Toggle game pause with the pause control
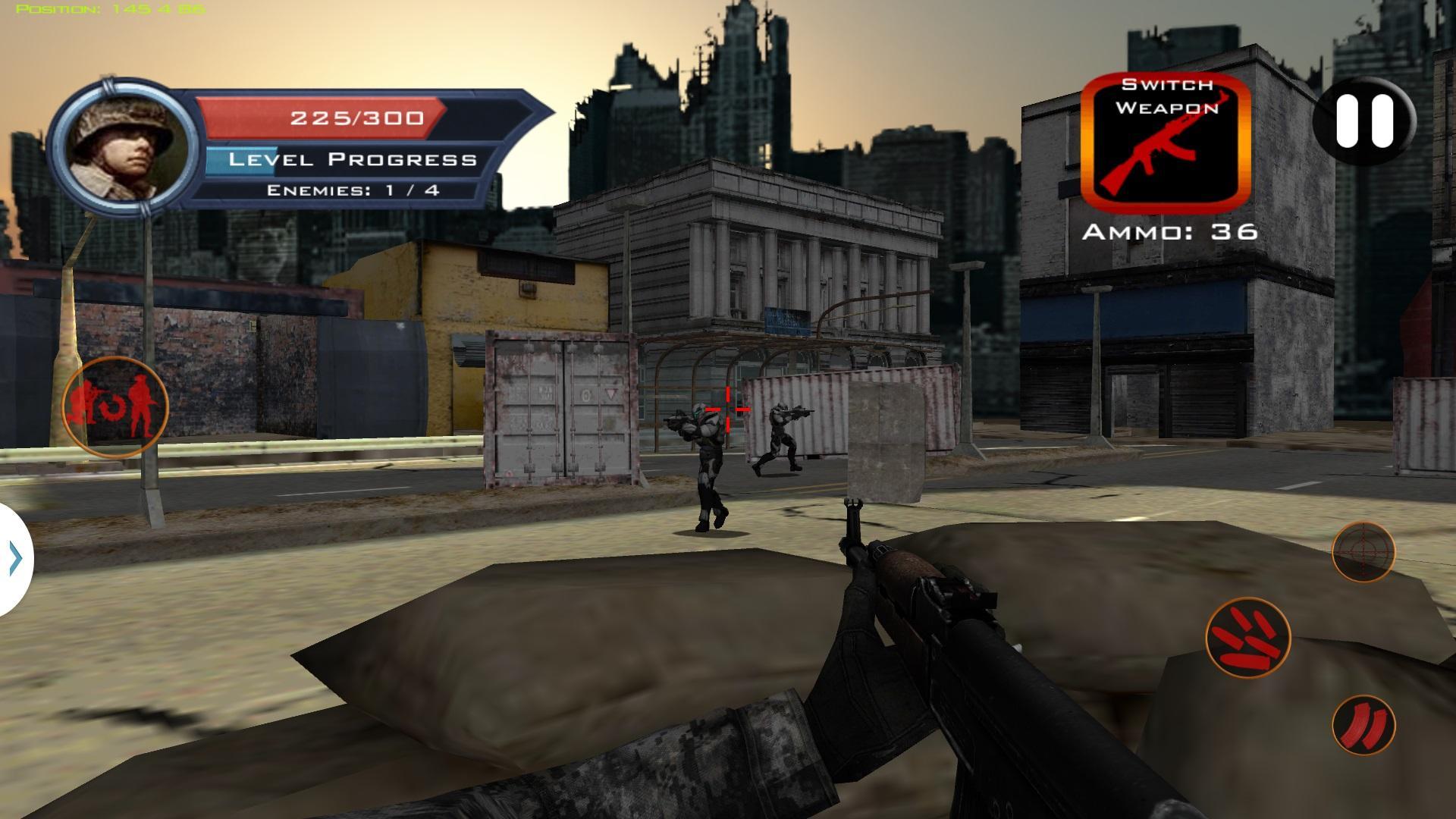The width and height of the screenshot is (1456, 819). pos(1360,121)
